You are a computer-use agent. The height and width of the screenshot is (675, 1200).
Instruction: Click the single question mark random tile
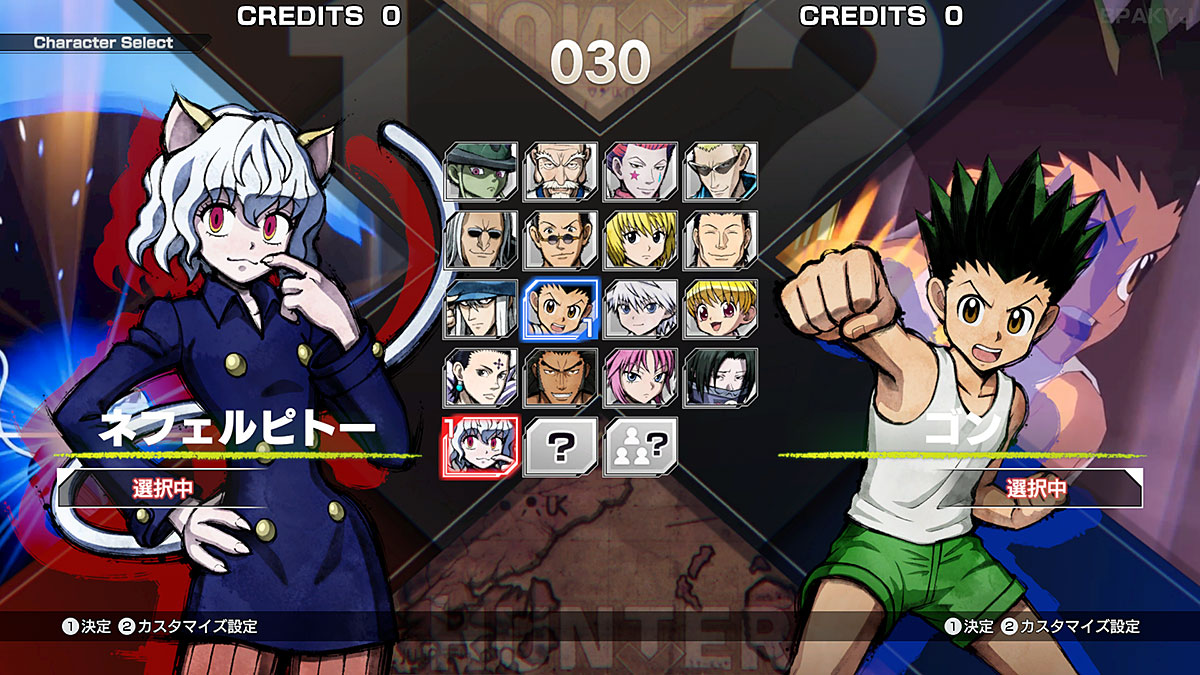561,446
